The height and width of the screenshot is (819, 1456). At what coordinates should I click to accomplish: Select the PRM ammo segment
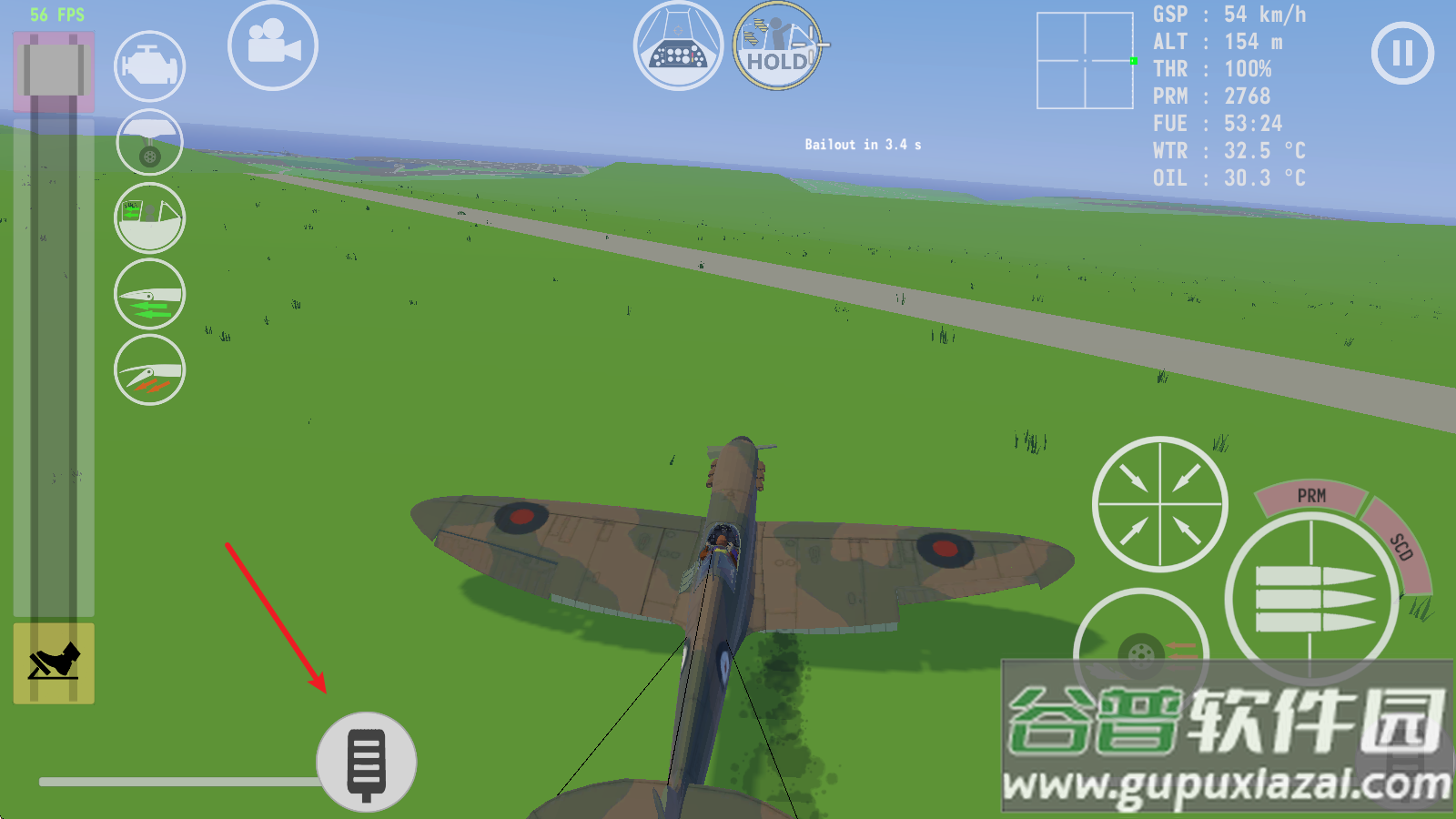[x=1310, y=496]
